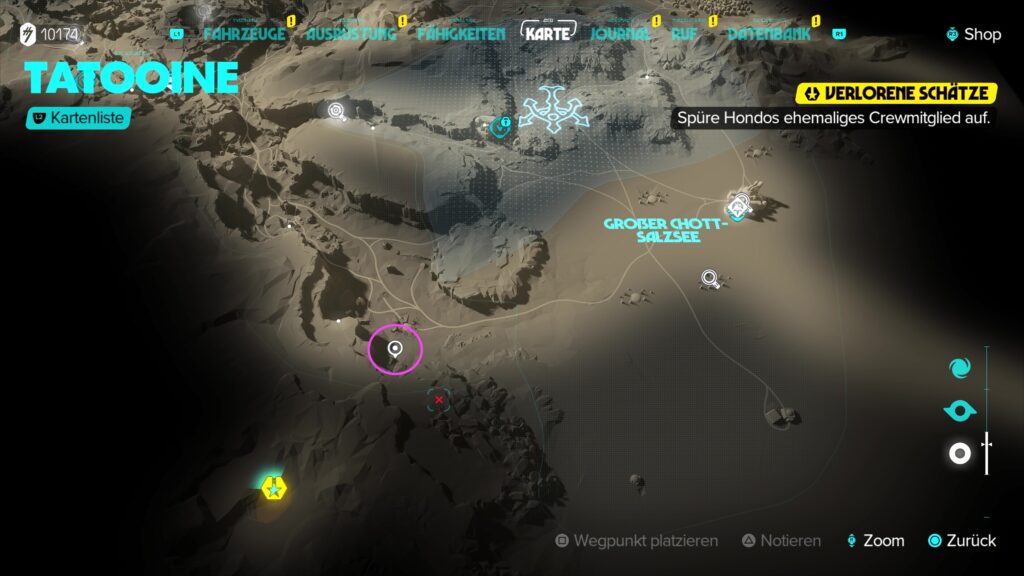
Task: Choose the Großer Chott-Salzsee location marker
Action: 739,207
